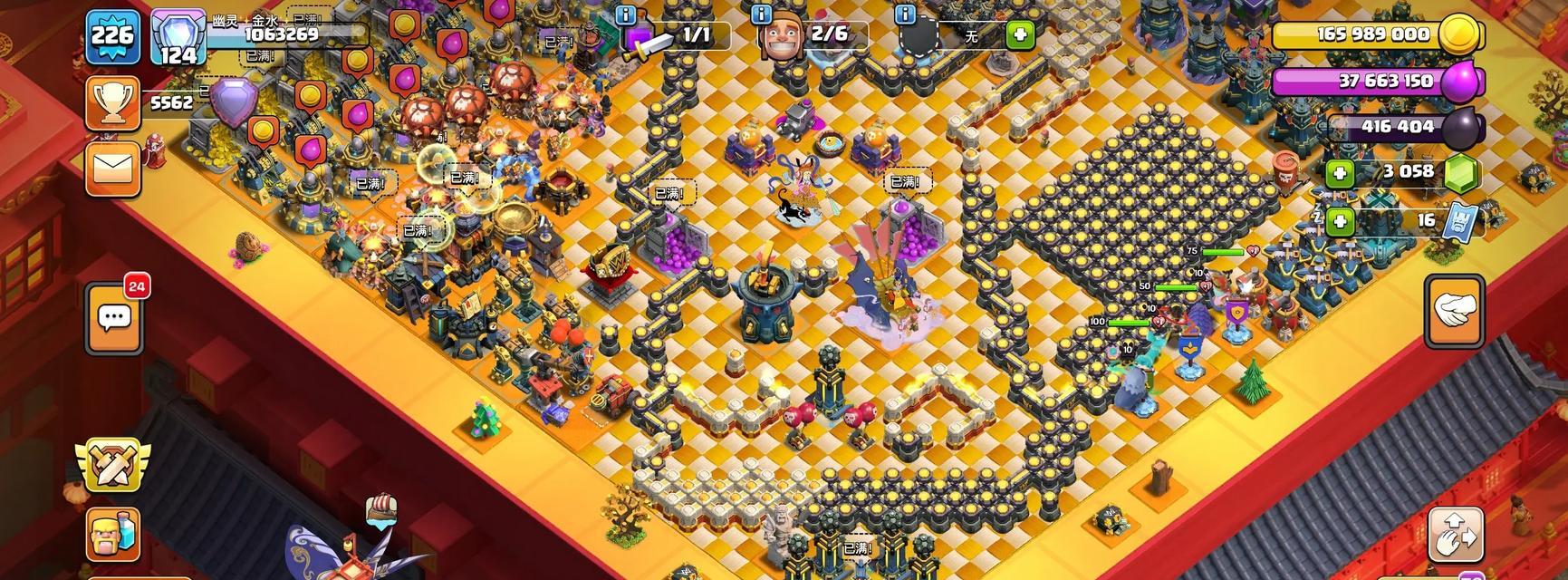Buy more gems with the green plus

(x=1338, y=172)
